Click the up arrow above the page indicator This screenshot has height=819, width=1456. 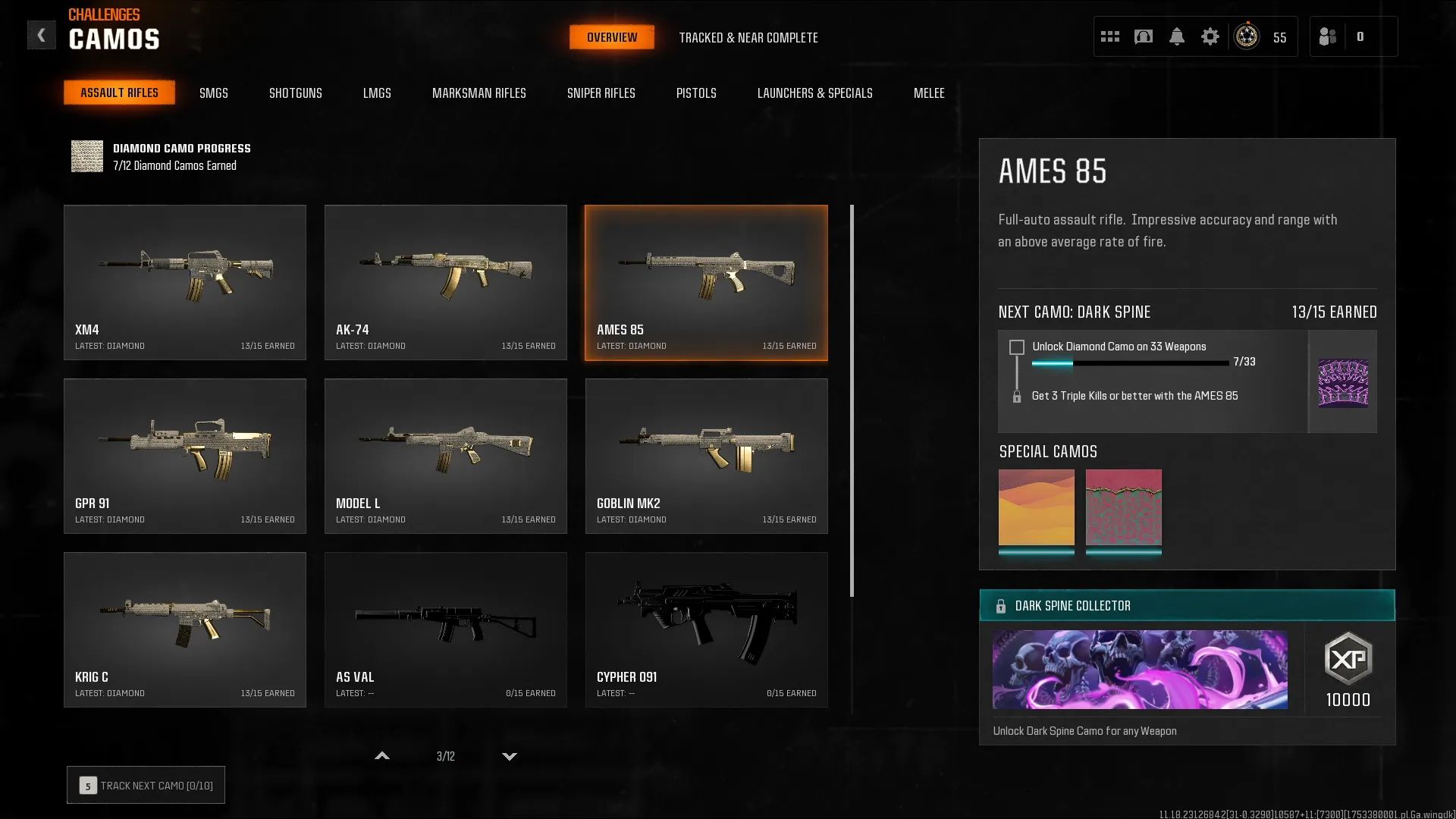[x=382, y=755]
